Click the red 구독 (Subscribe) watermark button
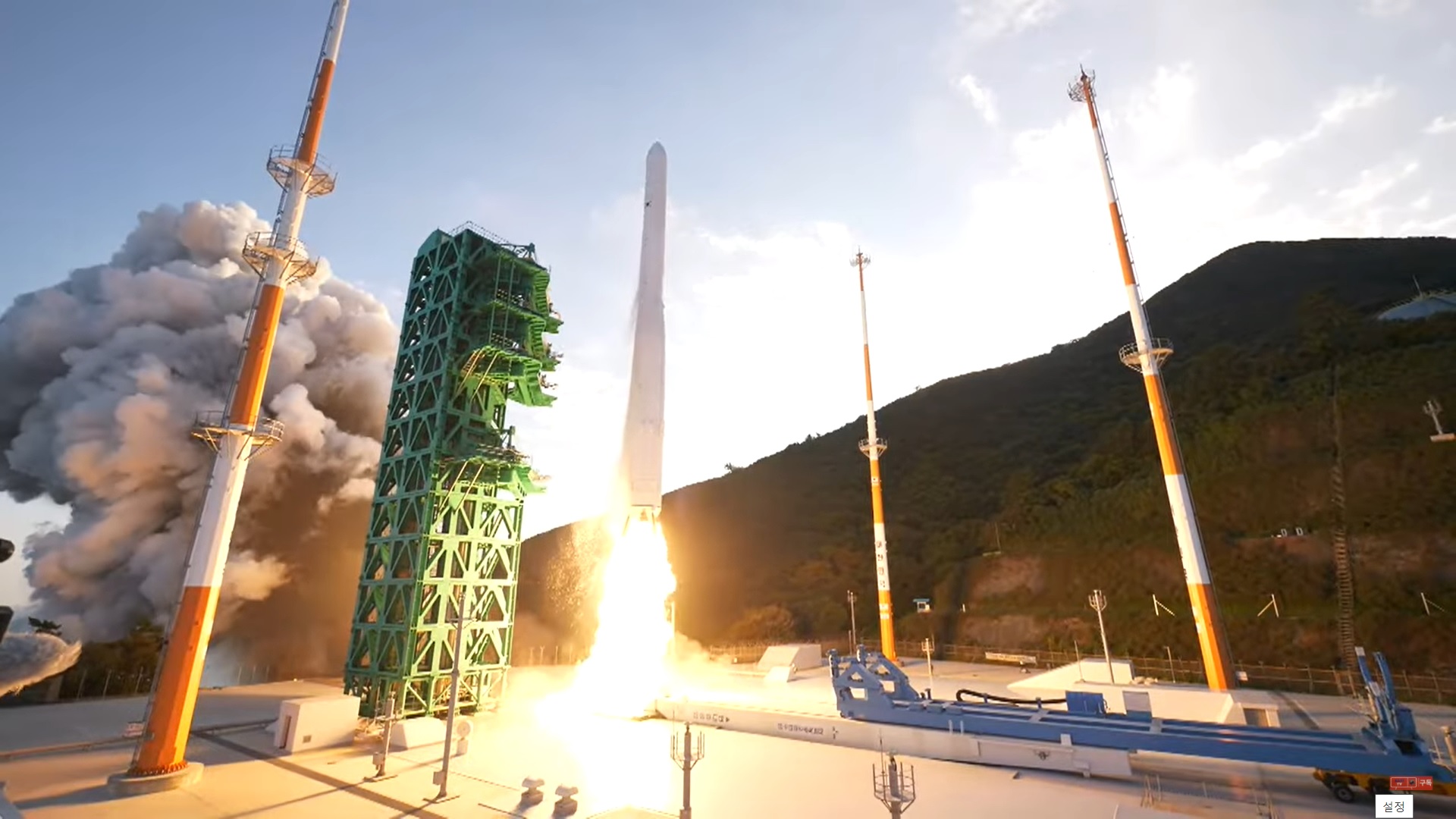This screenshot has width=1456, height=819. click(1426, 783)
